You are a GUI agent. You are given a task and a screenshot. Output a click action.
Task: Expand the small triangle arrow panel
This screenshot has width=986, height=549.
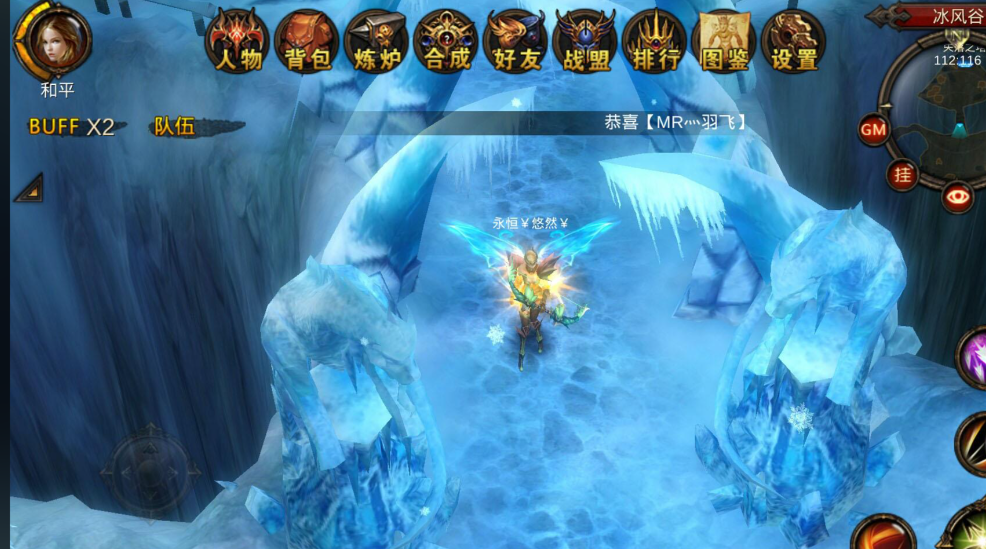29,188
